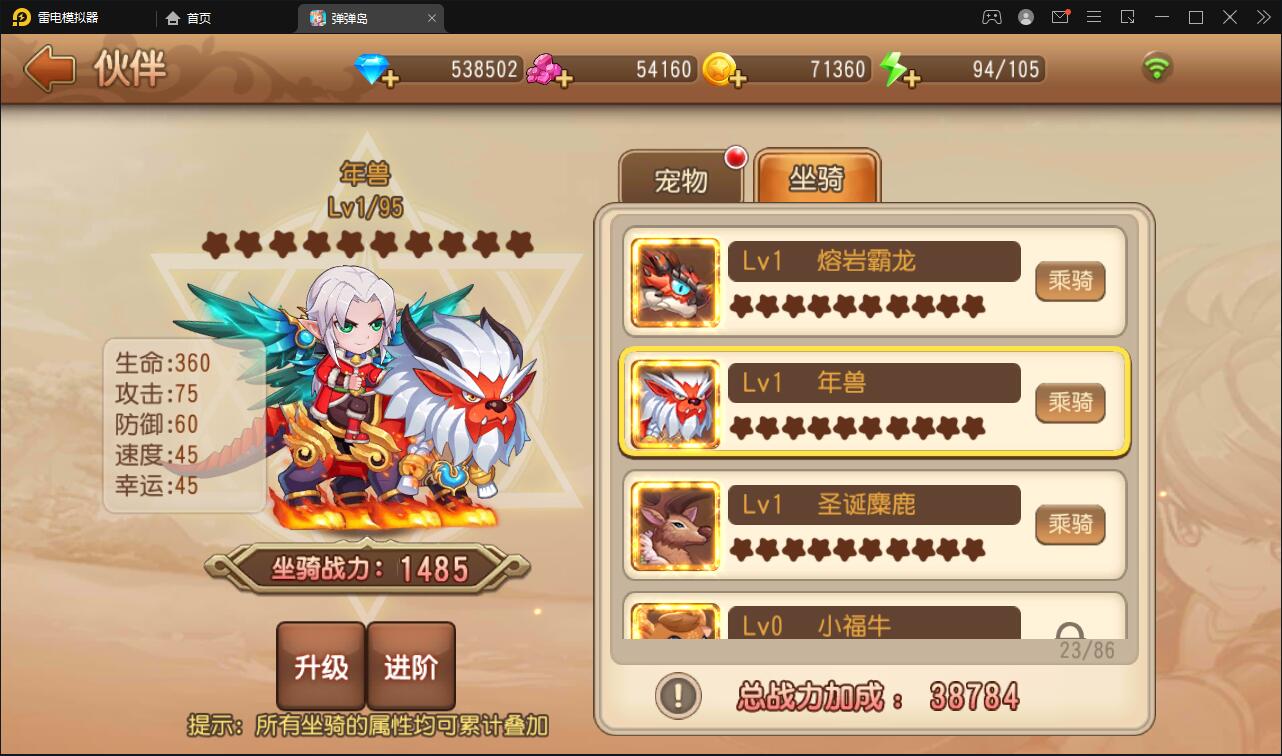
Task: Click the plus beside energy count 94/105
Action: (913, 78)
